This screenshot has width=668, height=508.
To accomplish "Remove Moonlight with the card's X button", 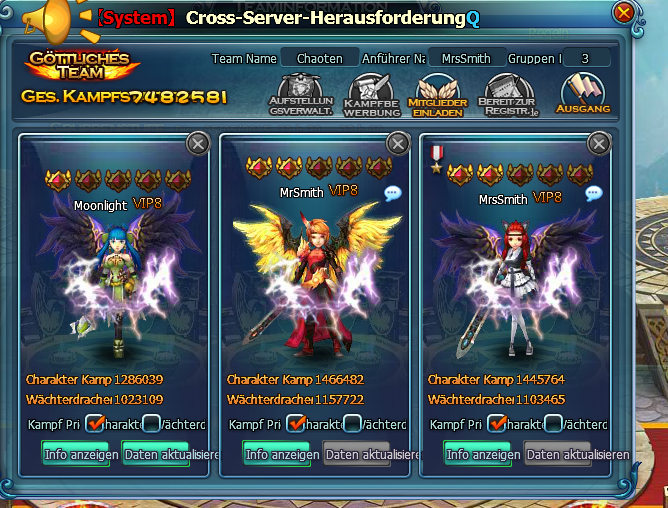I will (x=198, y=144).
